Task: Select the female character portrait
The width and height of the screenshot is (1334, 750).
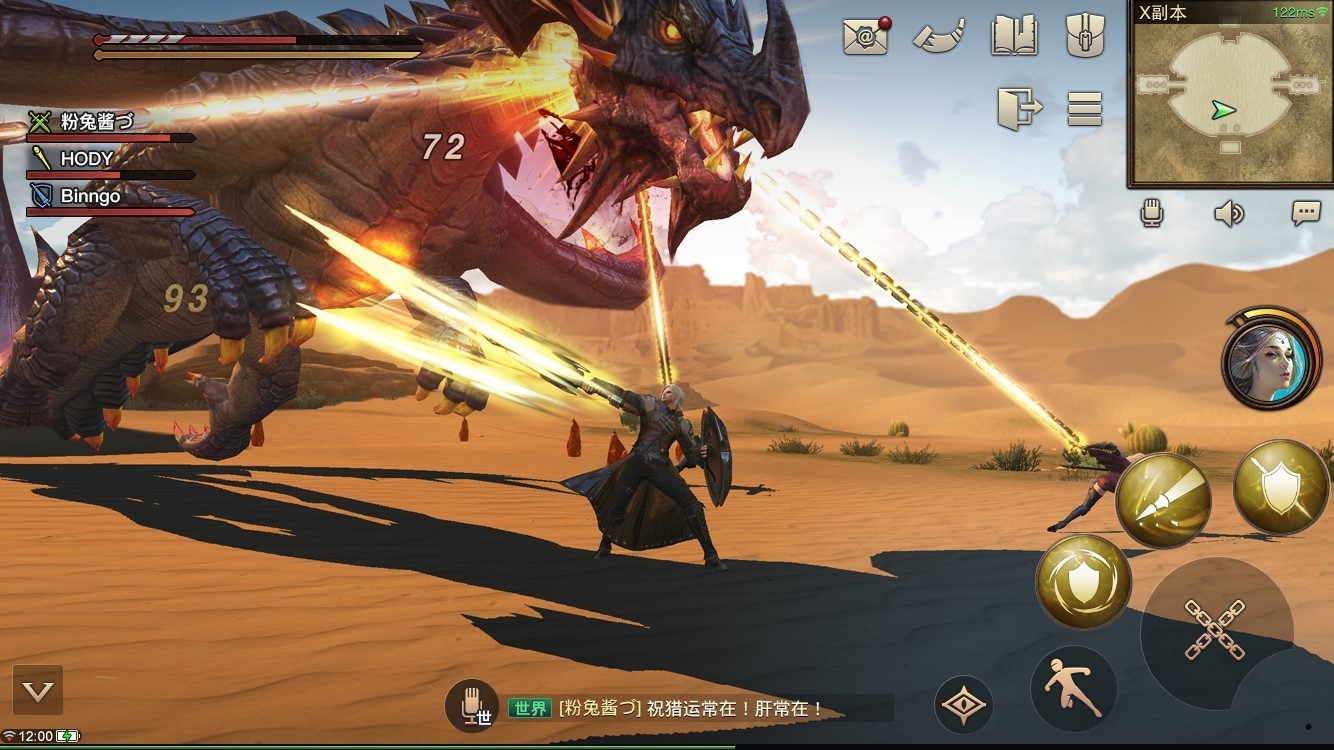Action: 1269,359
